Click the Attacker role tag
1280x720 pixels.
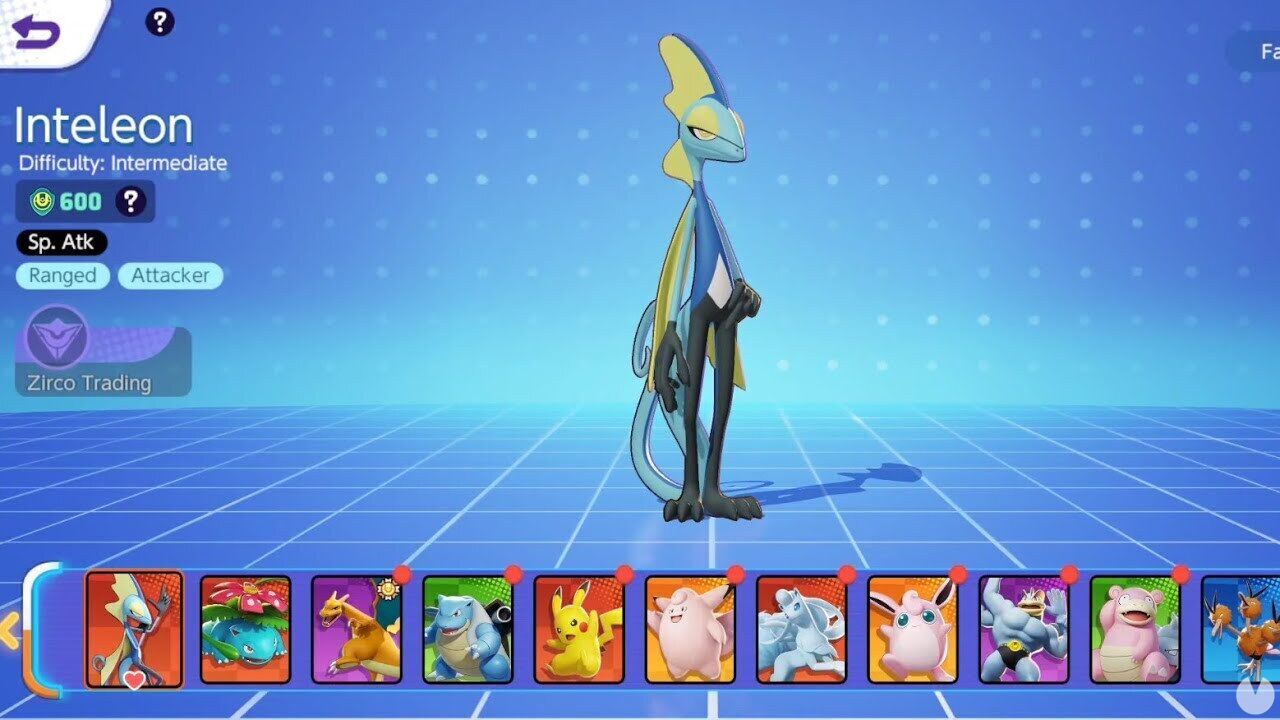tap(170, 276)
